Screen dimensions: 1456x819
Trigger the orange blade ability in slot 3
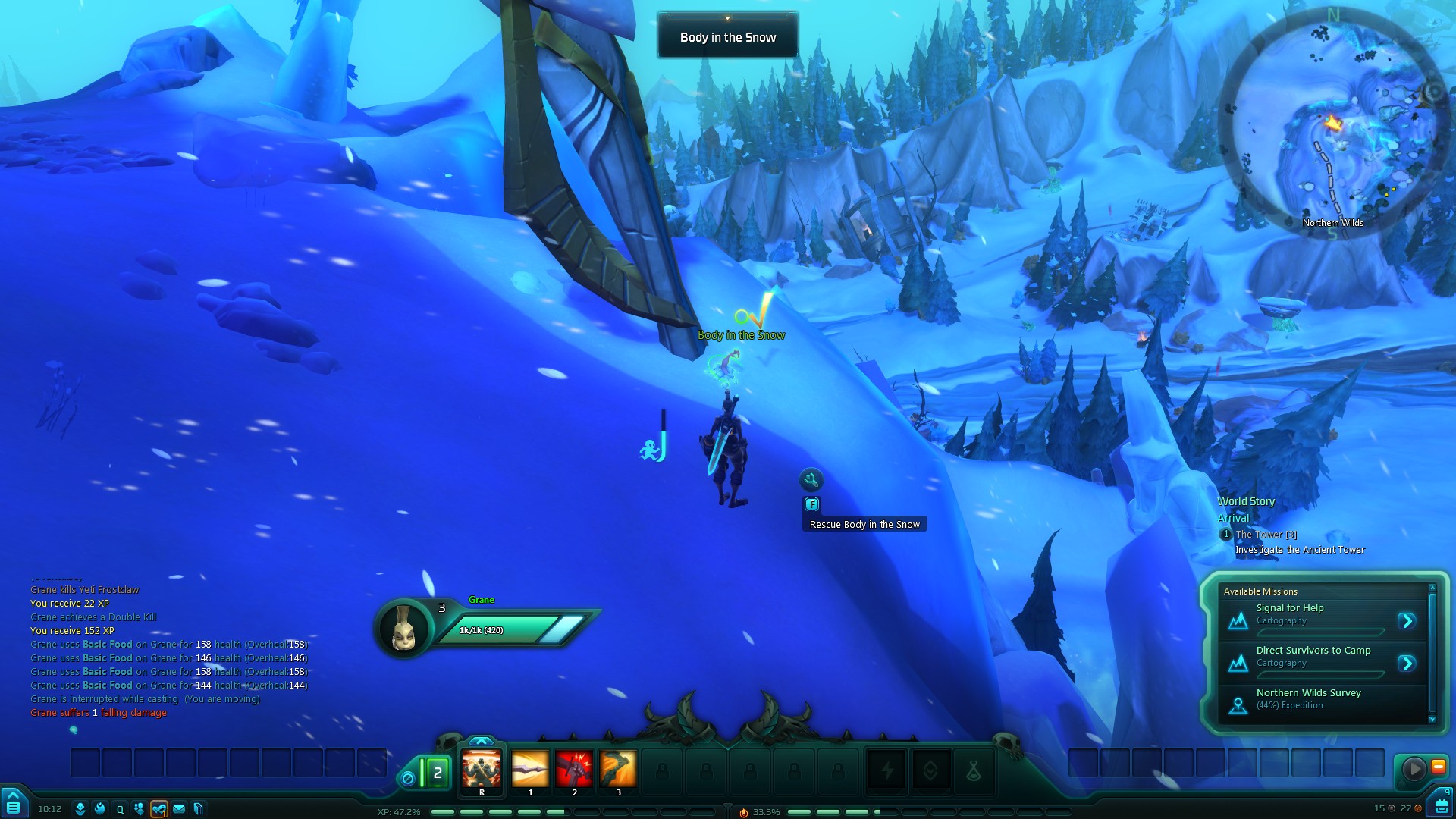[618, 769]
